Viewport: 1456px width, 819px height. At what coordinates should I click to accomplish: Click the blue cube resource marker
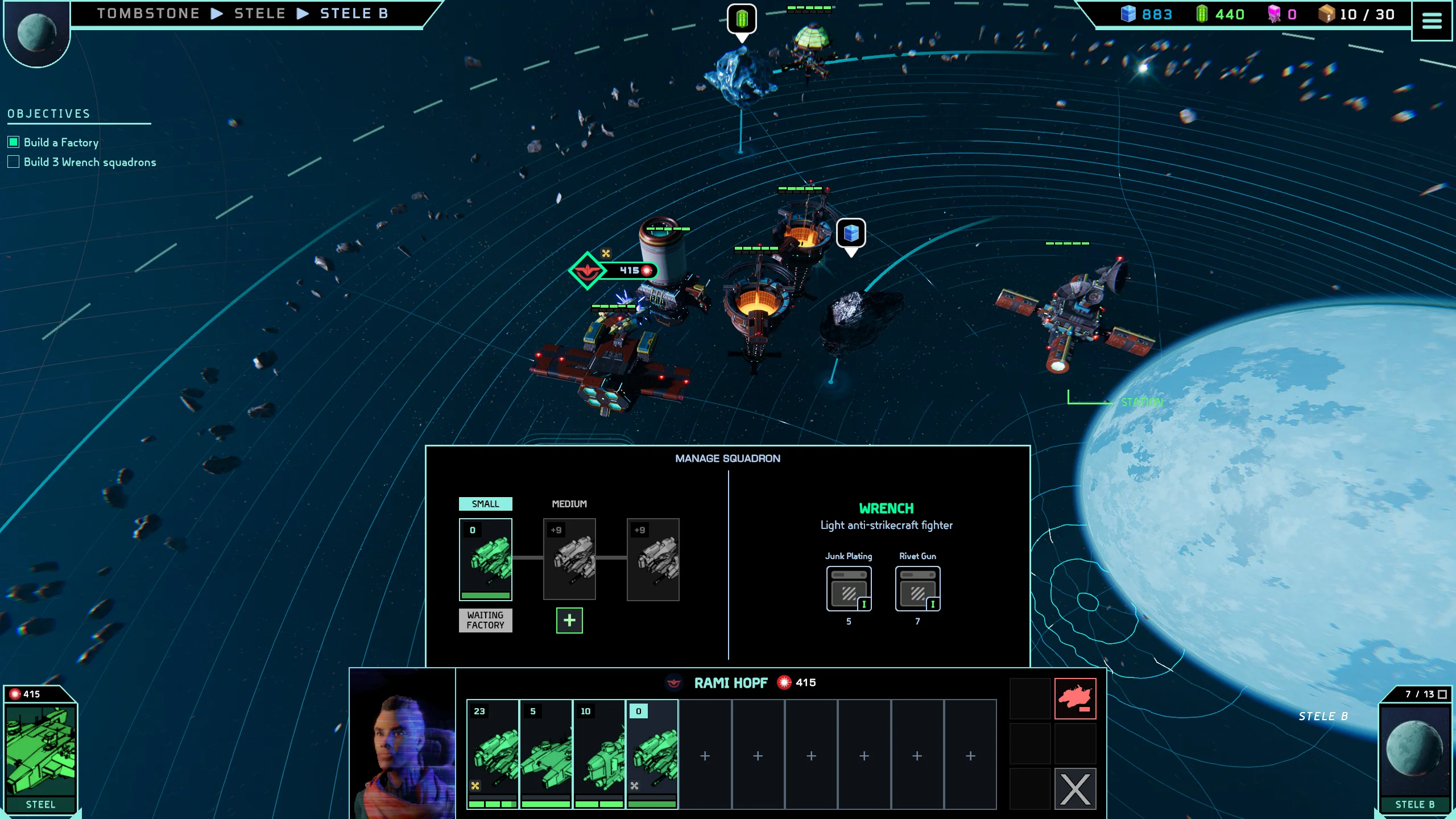[x=851, y=233]
